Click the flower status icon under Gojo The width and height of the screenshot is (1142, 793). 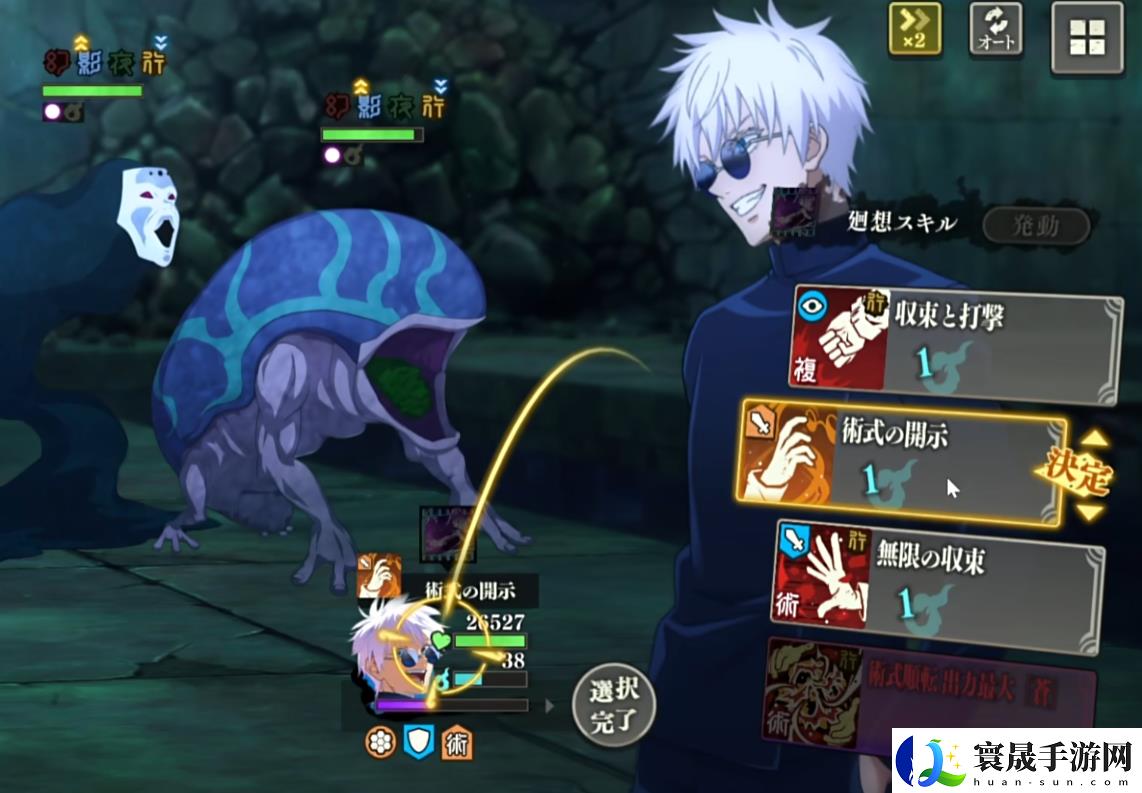point(380,741)
